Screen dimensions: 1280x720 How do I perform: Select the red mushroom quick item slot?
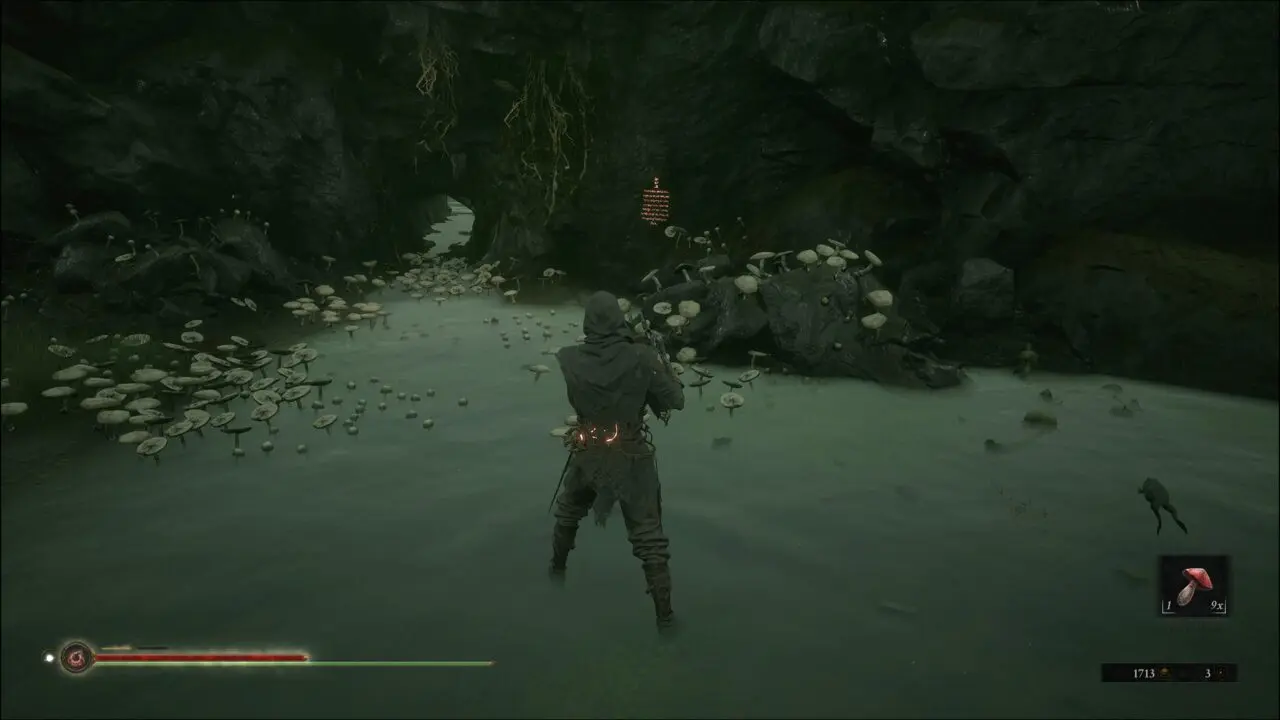point(1194,586)
